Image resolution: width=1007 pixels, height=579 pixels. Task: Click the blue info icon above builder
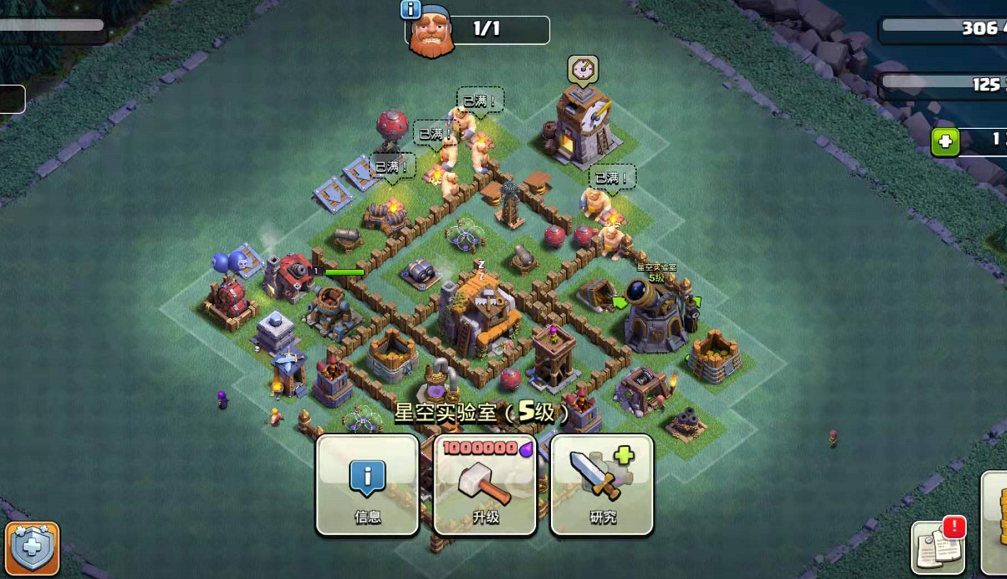[x=410, y=10]
